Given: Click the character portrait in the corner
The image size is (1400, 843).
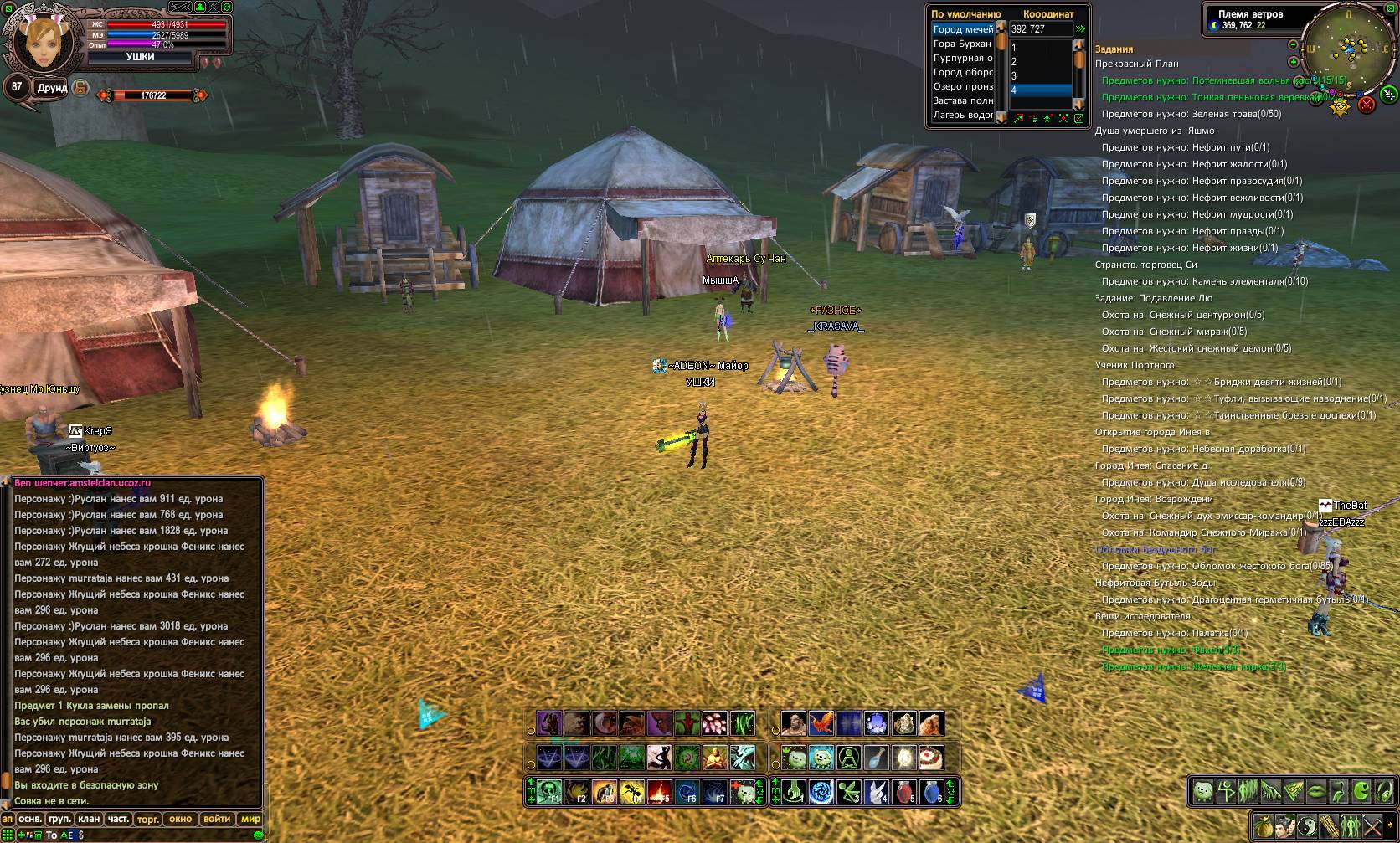Looking at the screenshot, I should [x=39, y=41].
